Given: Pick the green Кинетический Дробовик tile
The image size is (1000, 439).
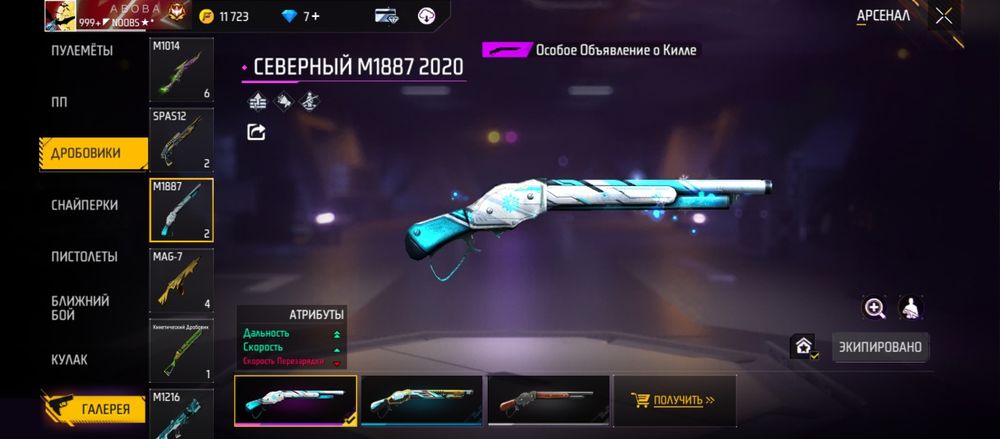Looking at the screenshot, I should 181,350.
